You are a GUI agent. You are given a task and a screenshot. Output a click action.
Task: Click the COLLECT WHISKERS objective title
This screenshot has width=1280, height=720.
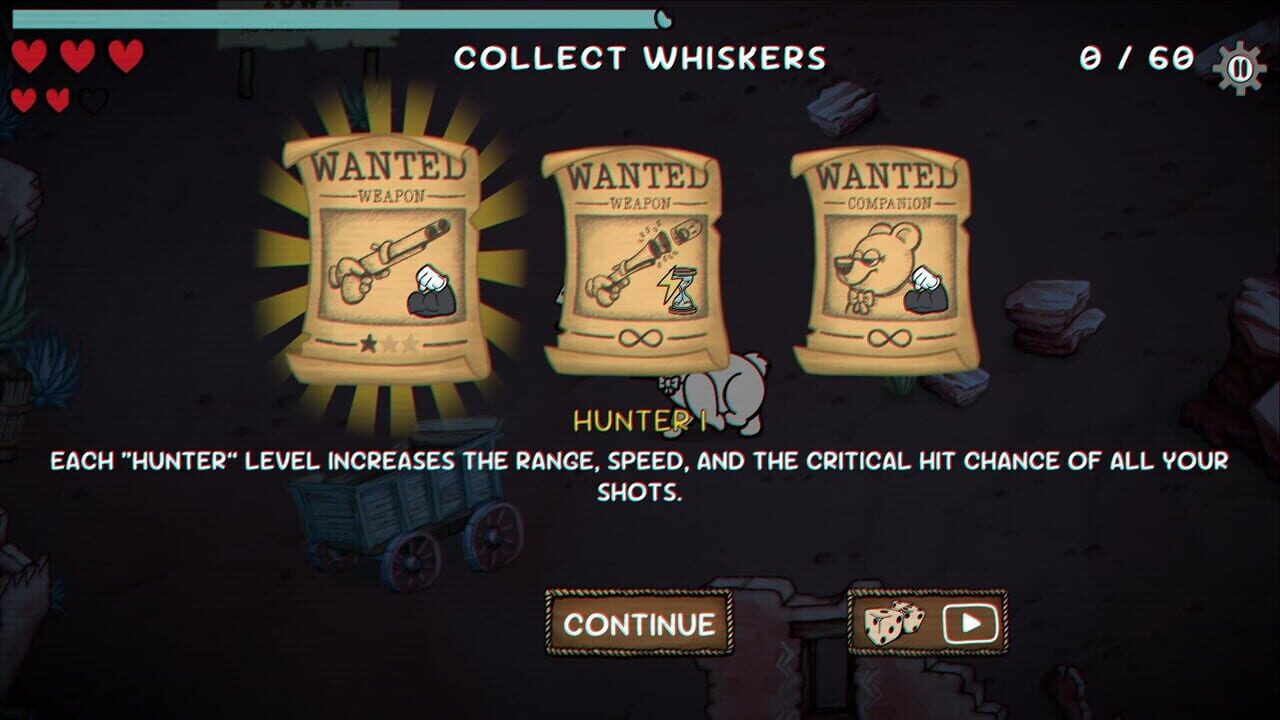coord(640,58)
